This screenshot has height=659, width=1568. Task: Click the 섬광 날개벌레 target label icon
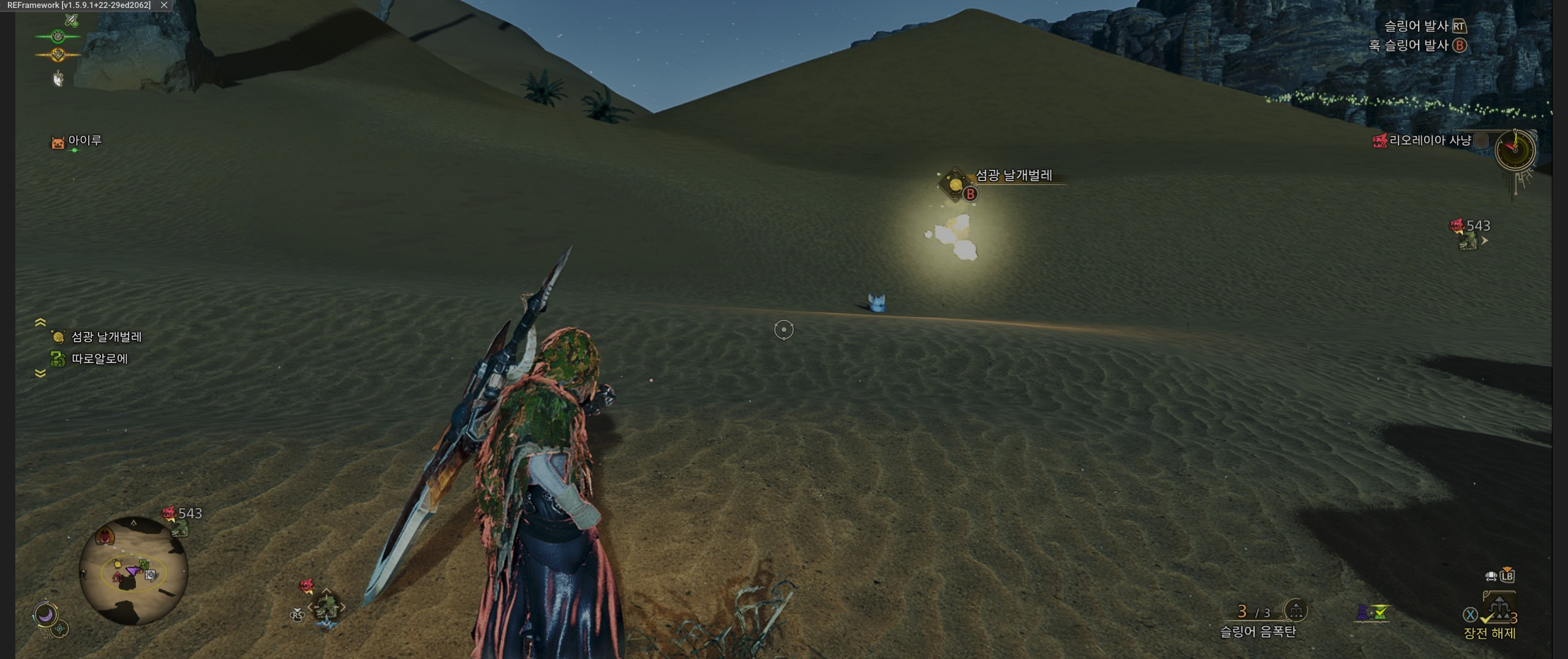tap(956, 184)
